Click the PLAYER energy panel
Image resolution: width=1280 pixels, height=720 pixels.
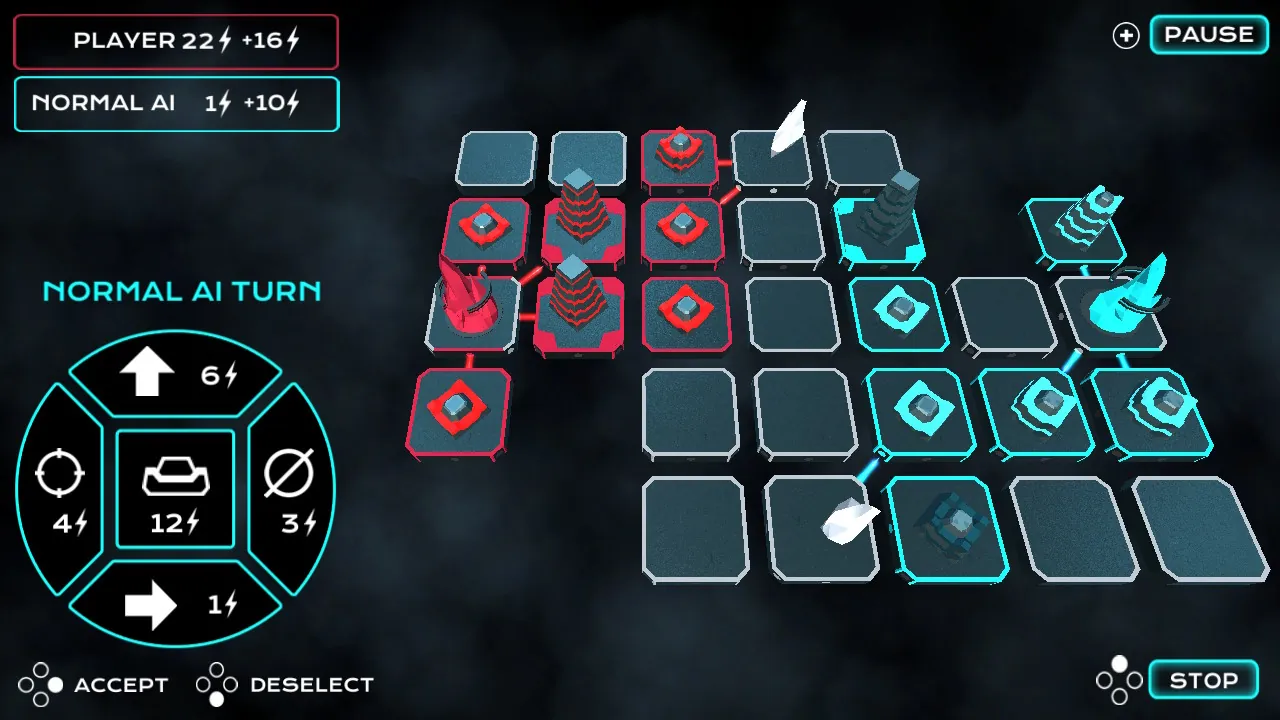(176, 41)
